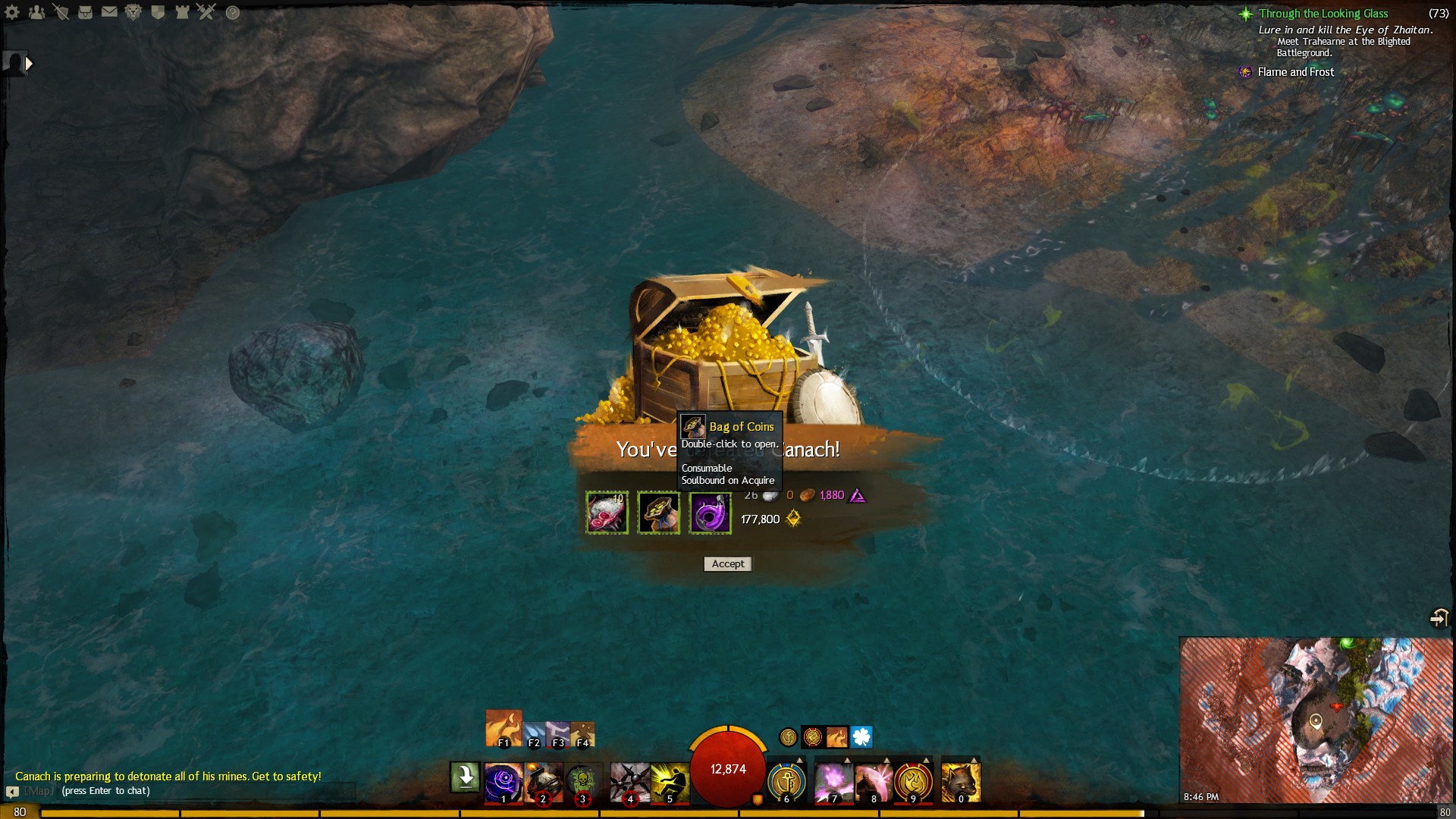Click the green weapon swap arrow
Image resolution: width=1456 pixels, height=819 pixels.
click(465, 777)
